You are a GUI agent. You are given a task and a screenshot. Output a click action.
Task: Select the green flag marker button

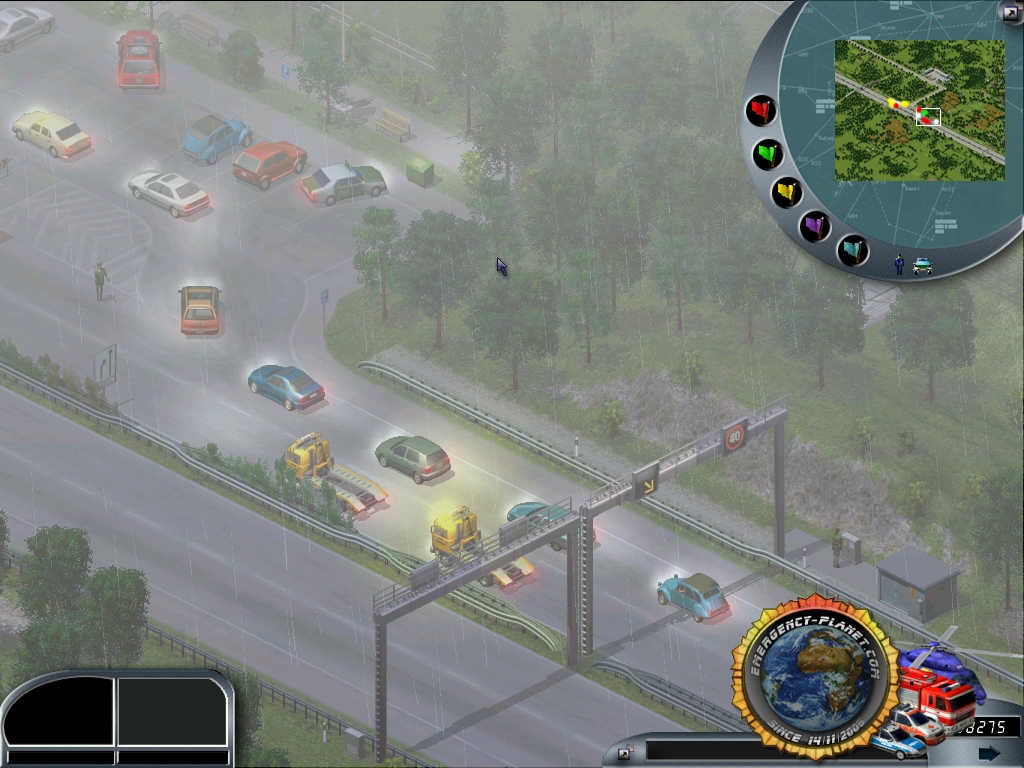768,155
